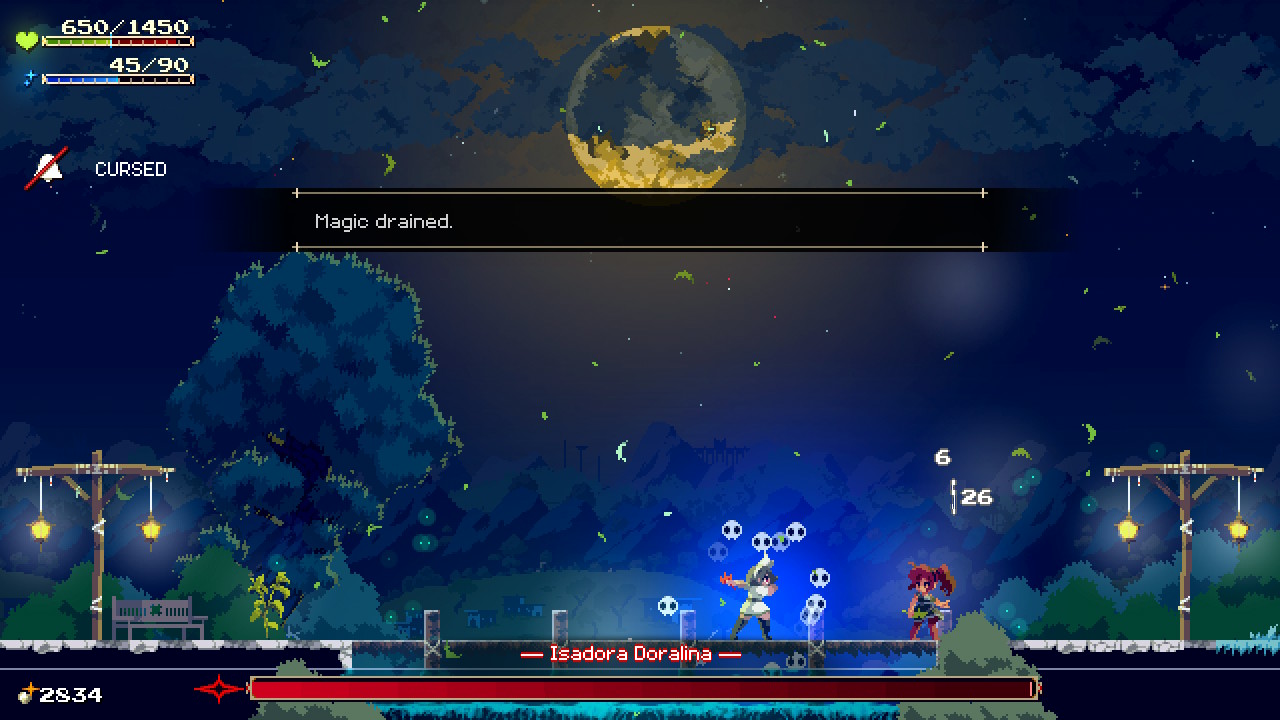1280x720 pixels.
Task: Click the 650/1450 health bar
Action: [x=120, y=41]
